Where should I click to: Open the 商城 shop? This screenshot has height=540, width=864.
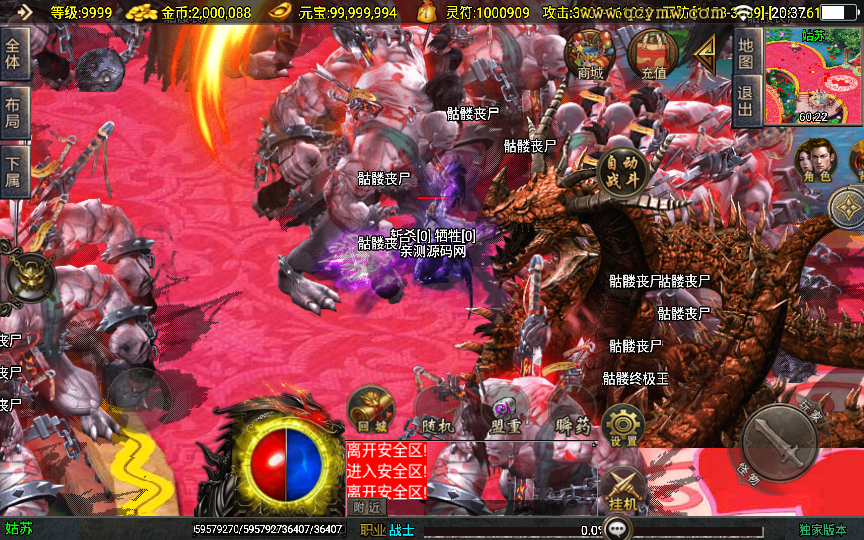pyautogui.click(x=589, y=53)
